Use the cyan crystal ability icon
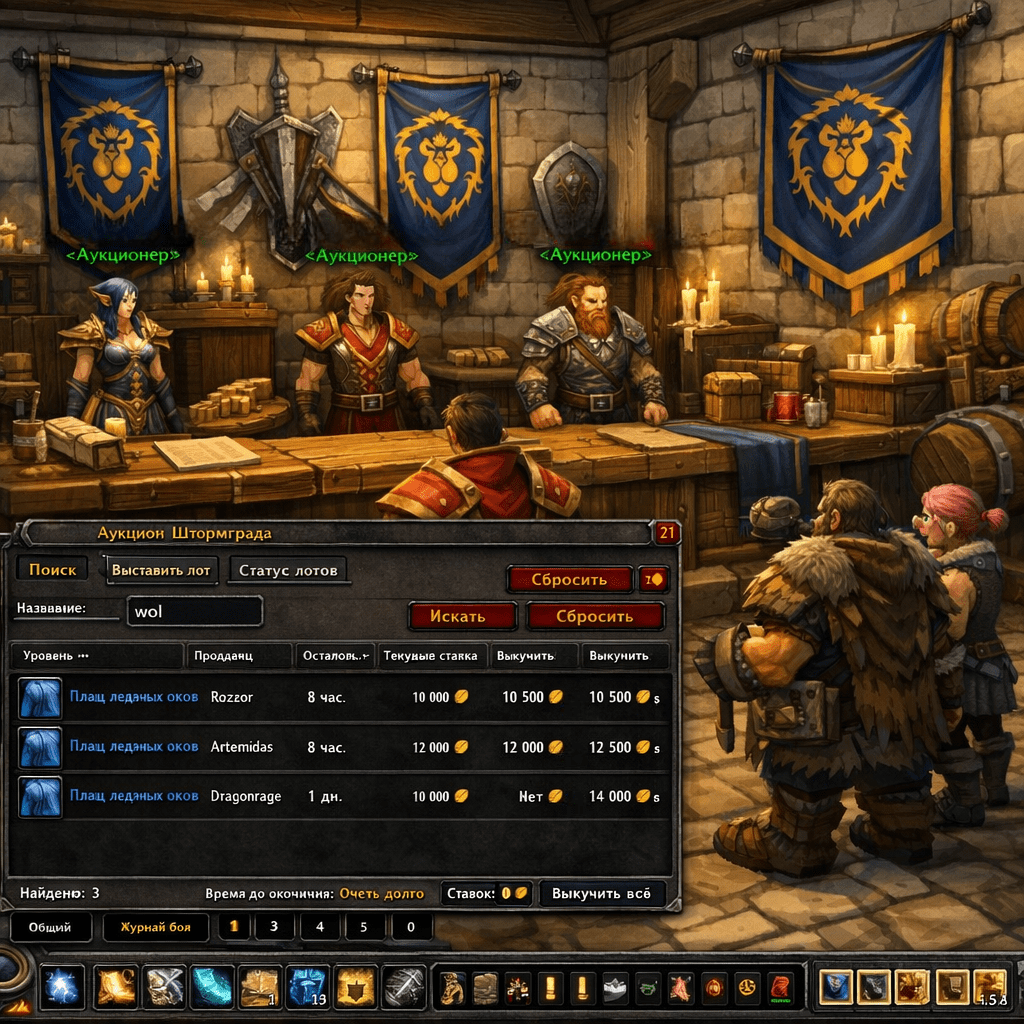 (211, 988)
